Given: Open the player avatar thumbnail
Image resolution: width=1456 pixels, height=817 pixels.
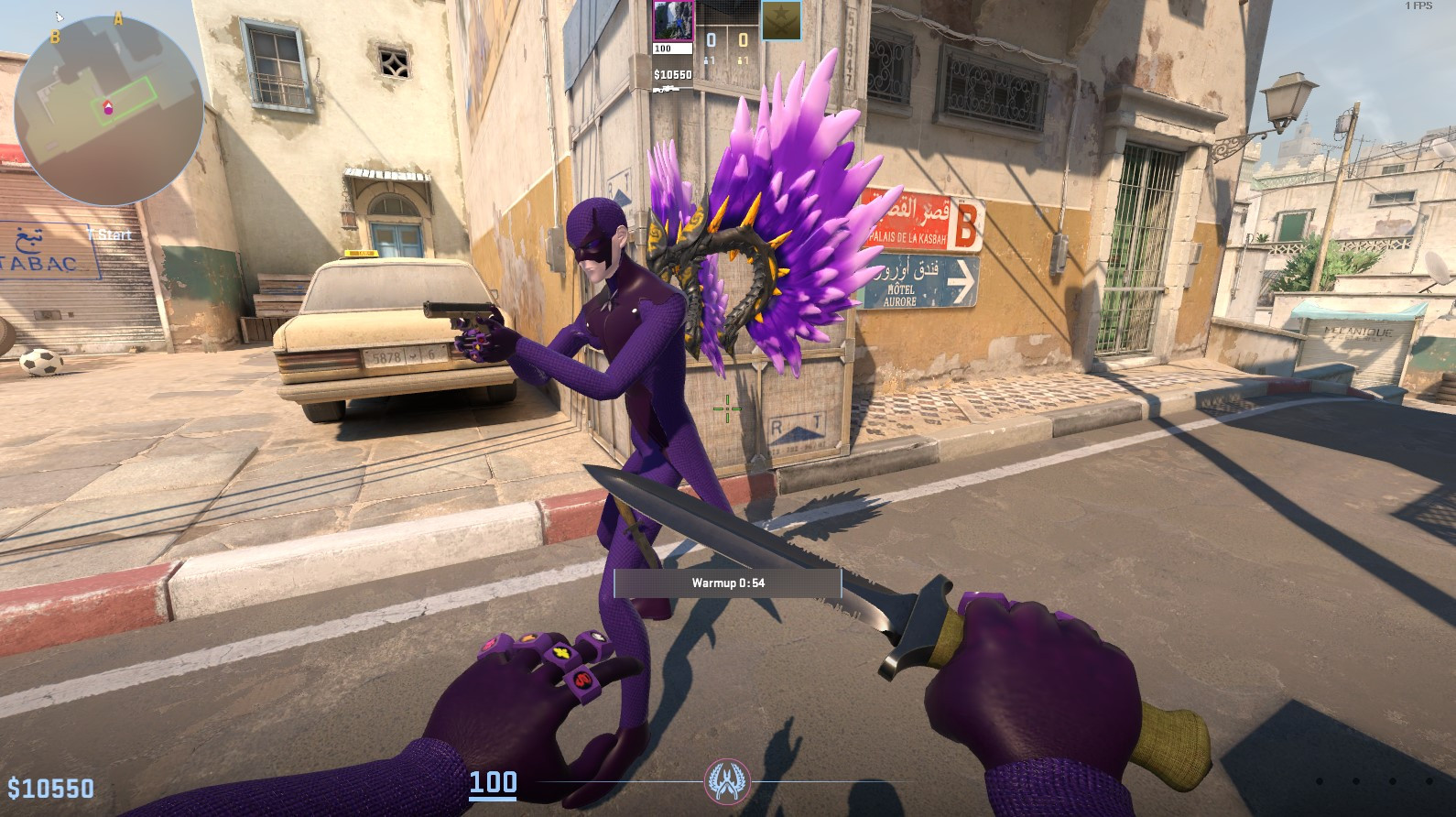Looking at the screenshot, I should (x=674, y=20).
